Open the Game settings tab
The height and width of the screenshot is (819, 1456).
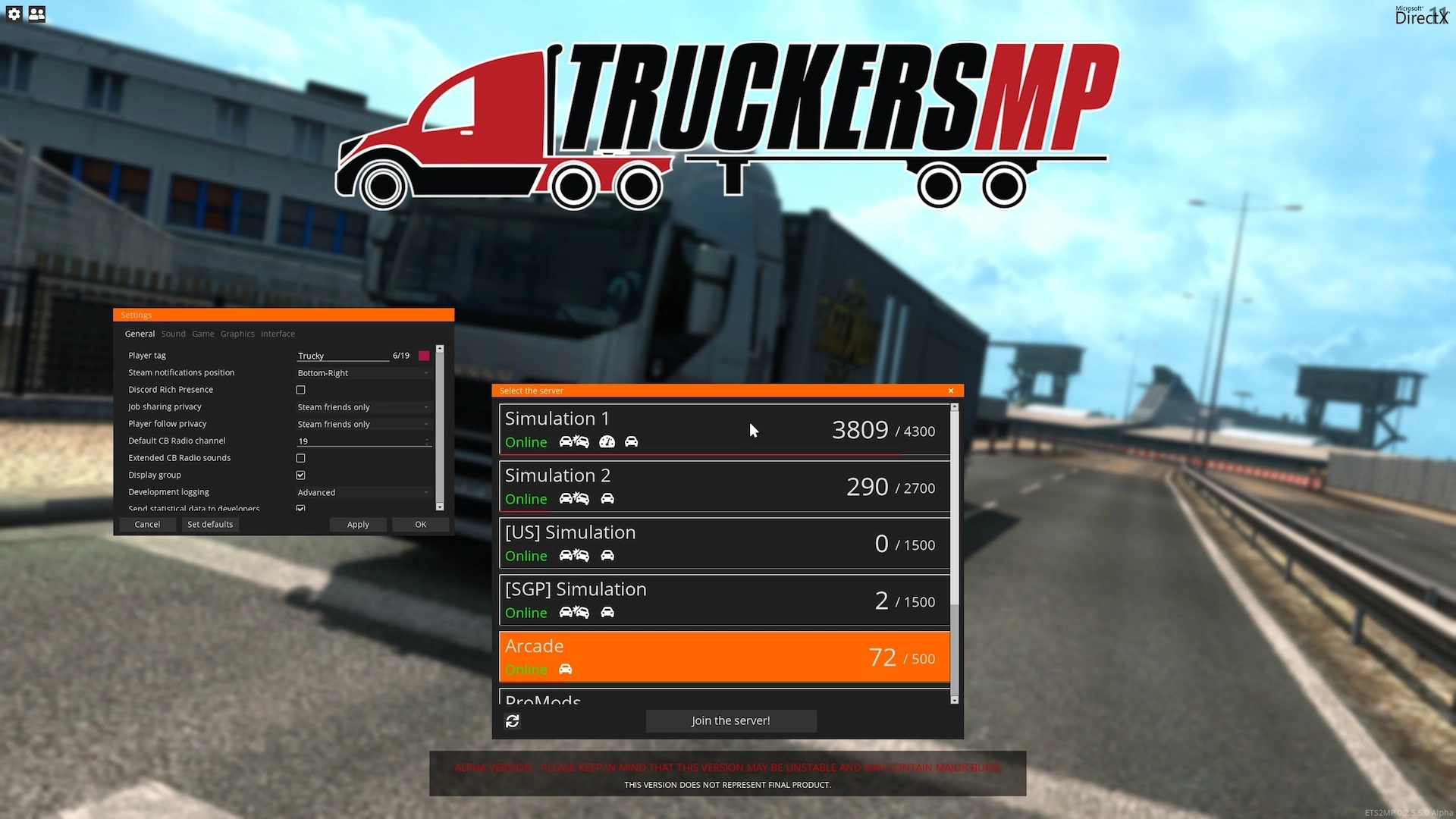click(x=202, y=334)
